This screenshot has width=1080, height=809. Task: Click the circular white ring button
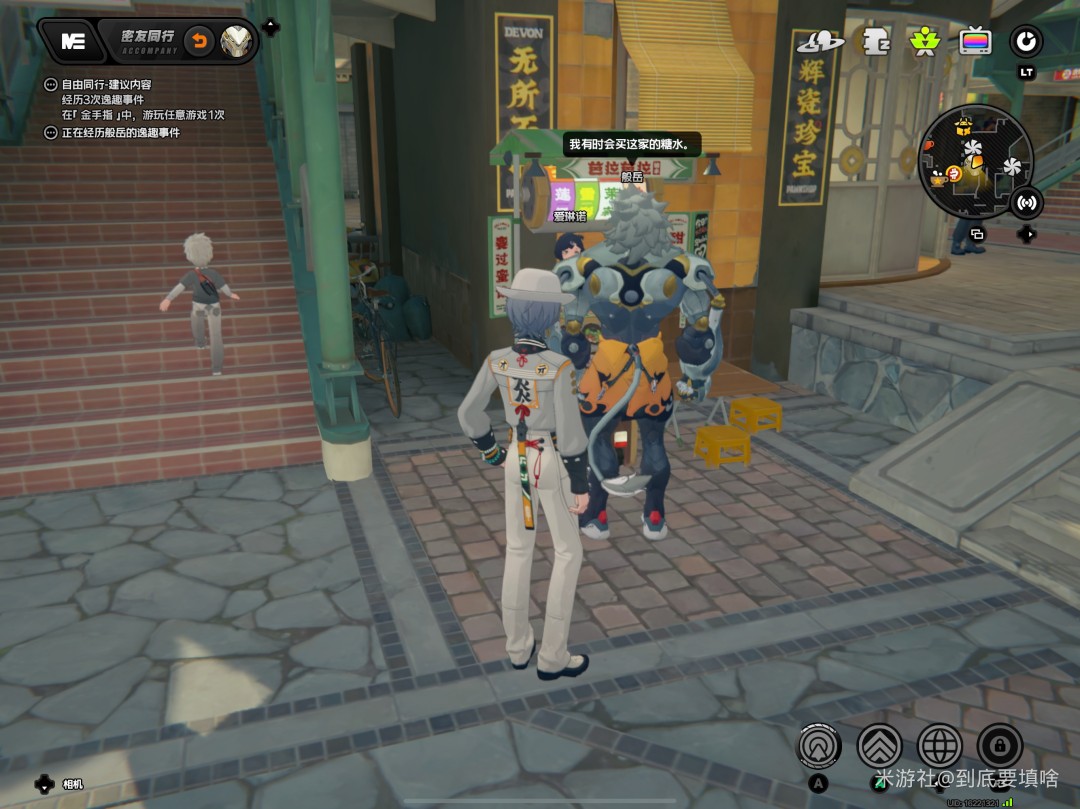[x=1026, y=41]
